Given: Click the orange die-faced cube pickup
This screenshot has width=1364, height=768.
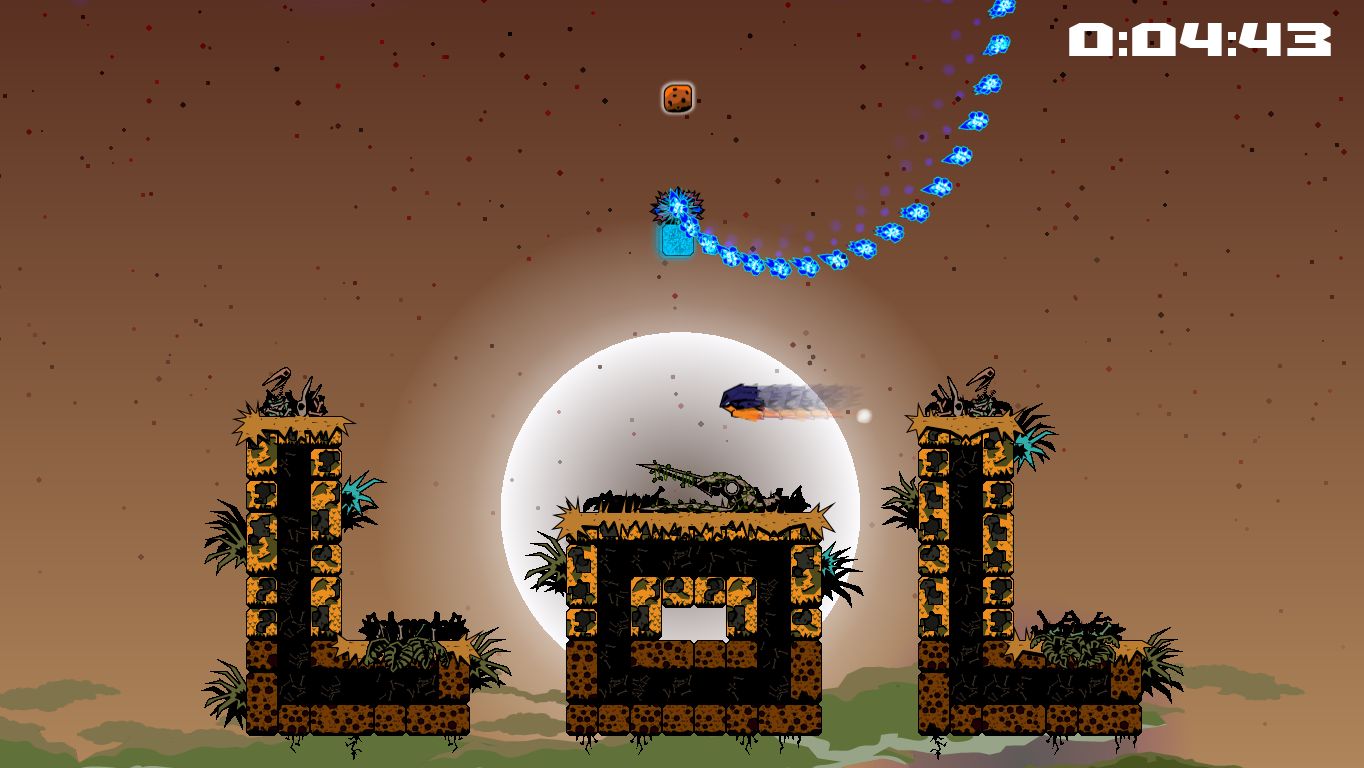Looking at the screenshot, I should coord(677,97).
